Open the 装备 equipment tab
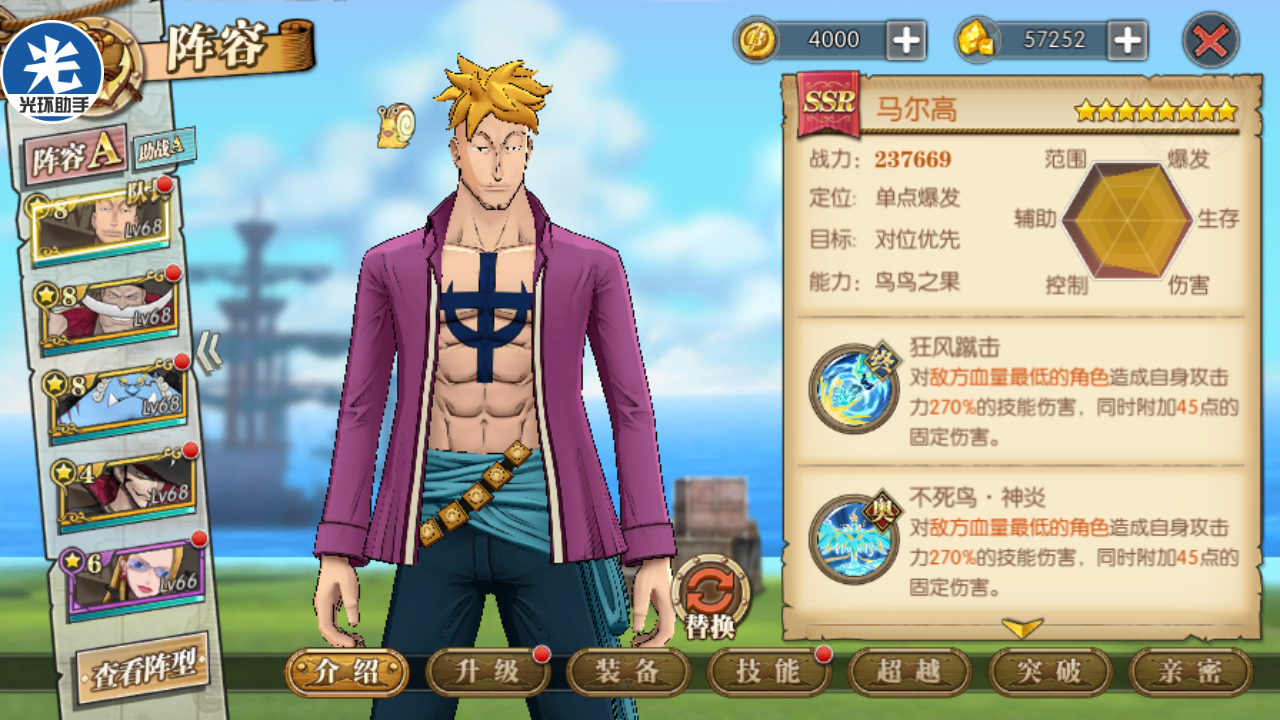Image resolution: width=1280 pixels, height=720 pixels. pyautogui.click(x=628, y=672)
